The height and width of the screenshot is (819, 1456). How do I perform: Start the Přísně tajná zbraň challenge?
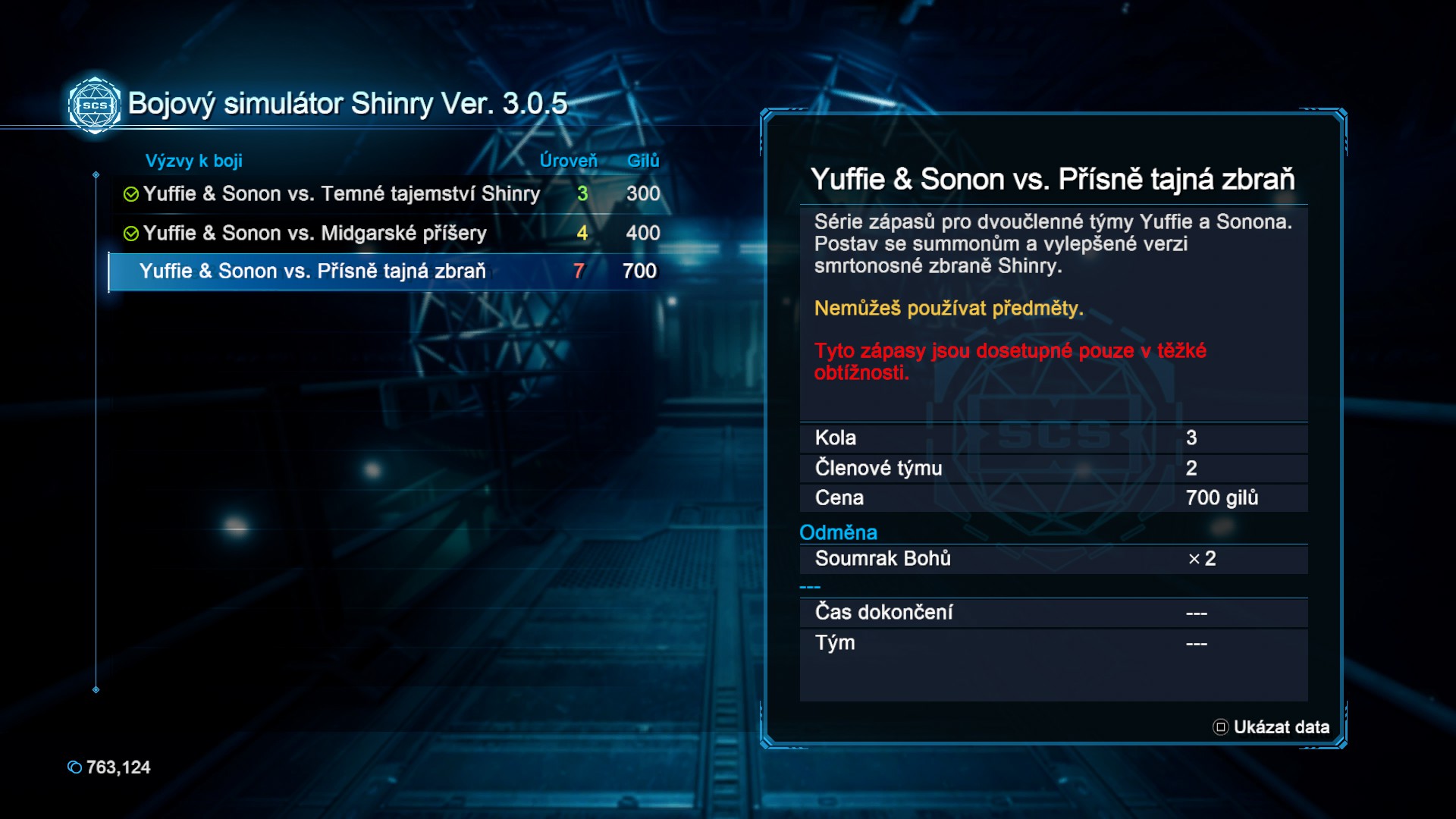point(312,271)
